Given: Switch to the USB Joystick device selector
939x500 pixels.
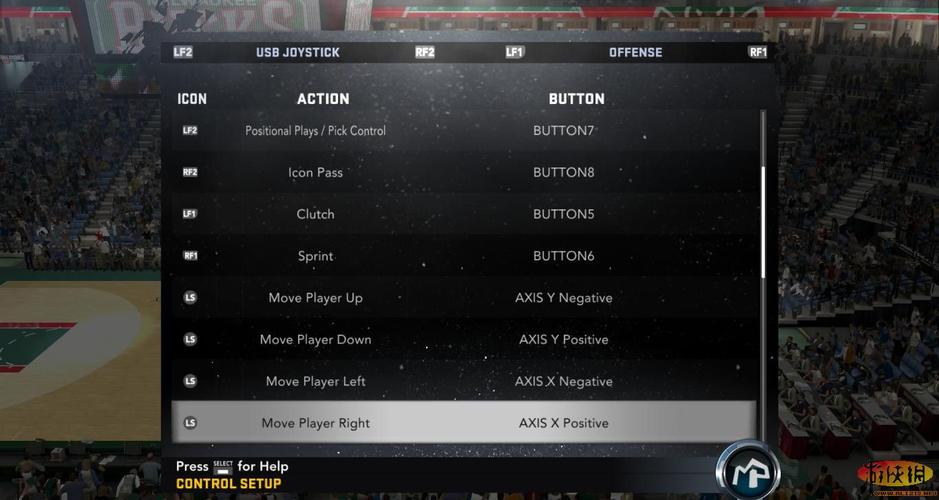Looking at the screenshot, I should click(298, 52).
